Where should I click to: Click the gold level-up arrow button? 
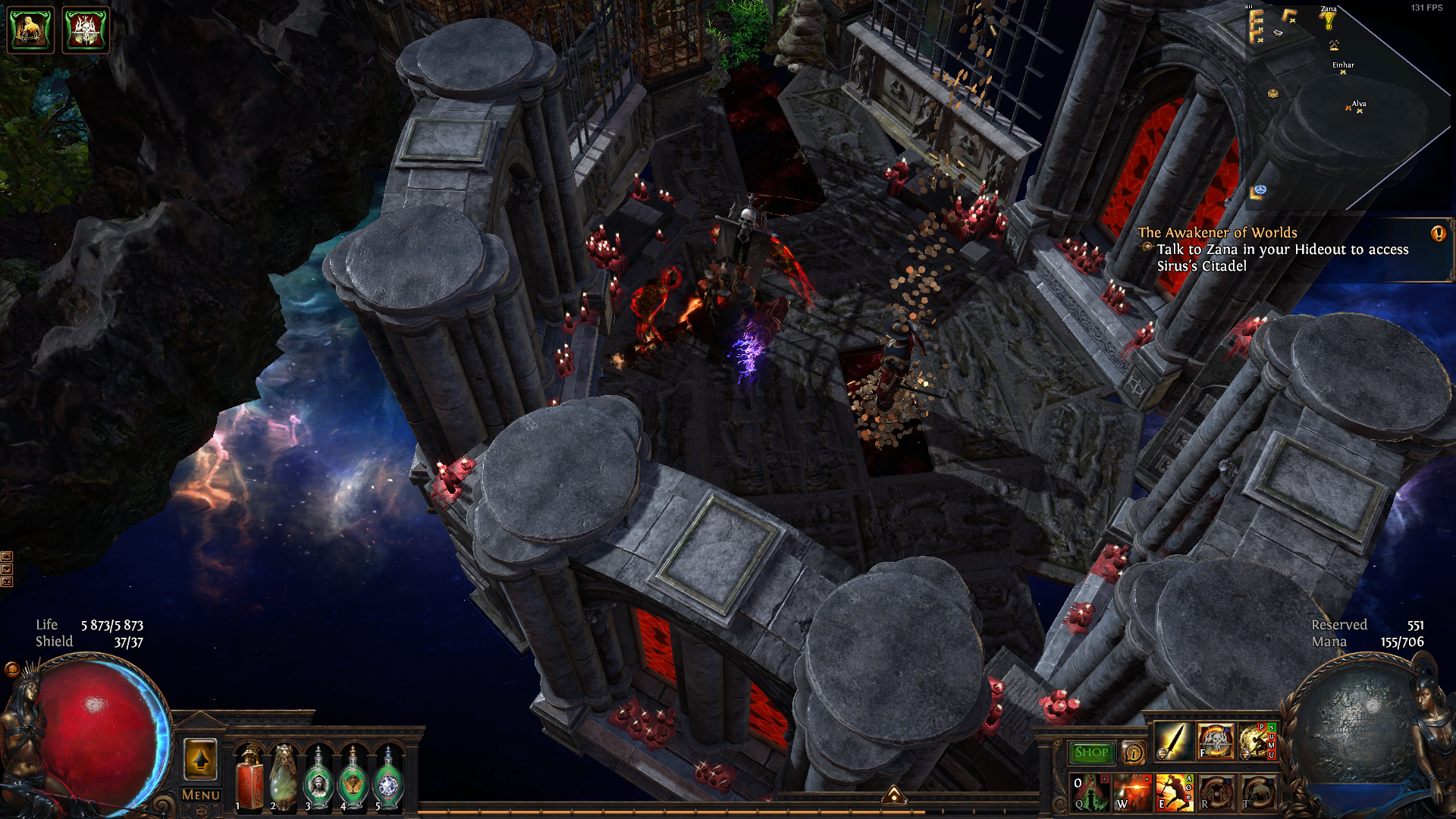pos(200,759)
